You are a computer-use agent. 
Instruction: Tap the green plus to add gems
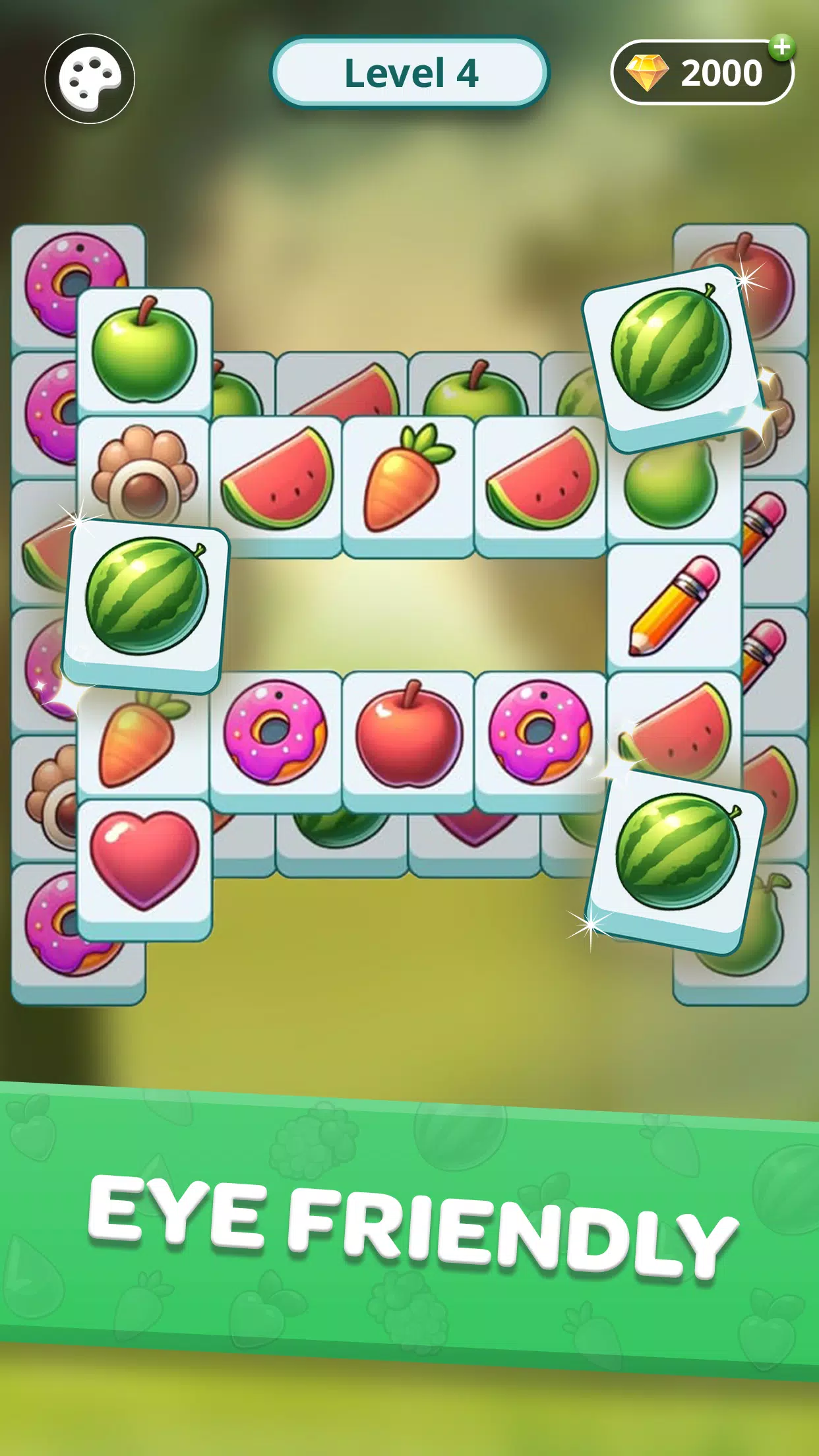pos(782,47)
